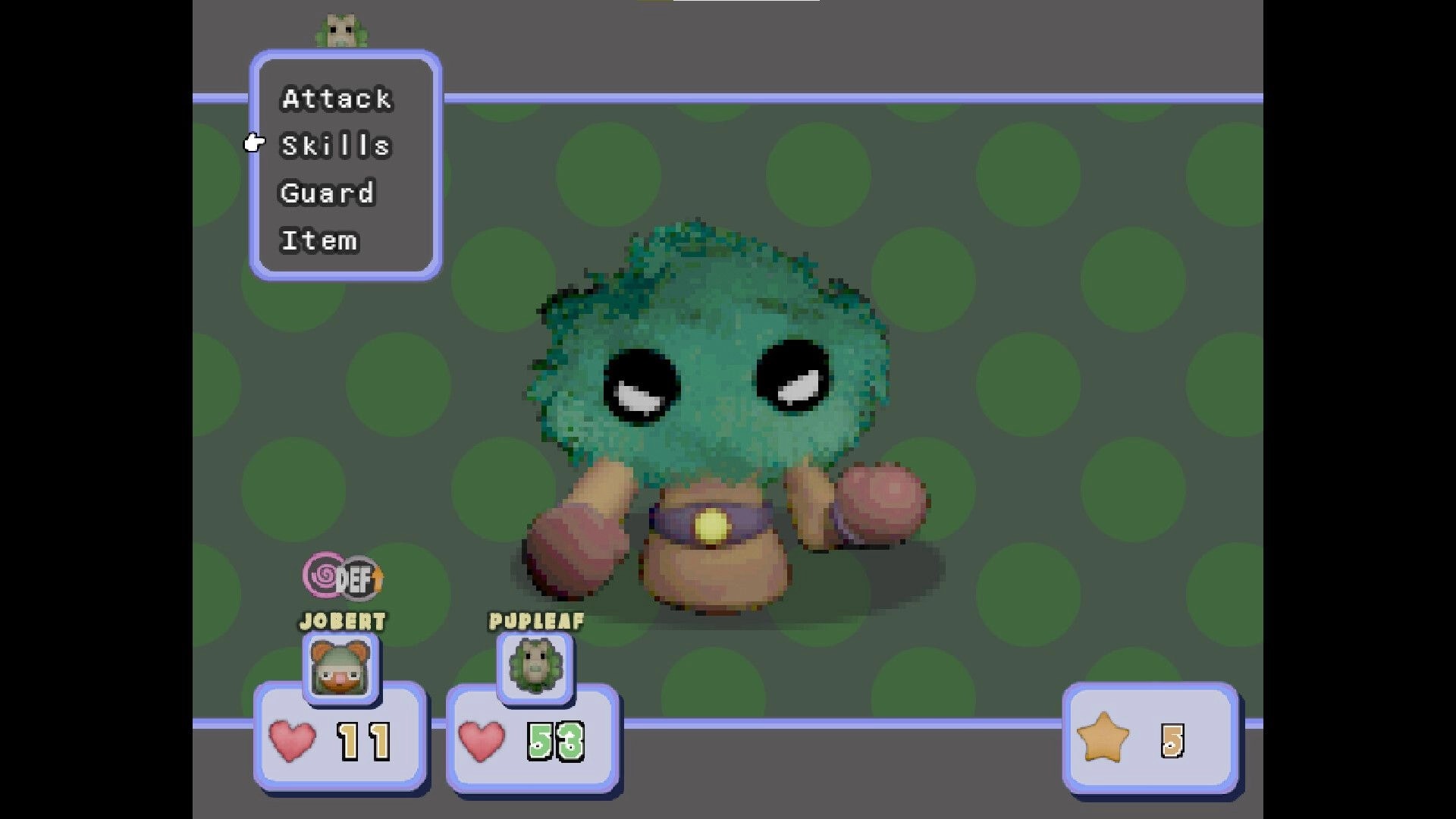Click the battle command menu panel border
This screenshot has height=819, width=1456.
pyautogui.click(x=345, y=57)
